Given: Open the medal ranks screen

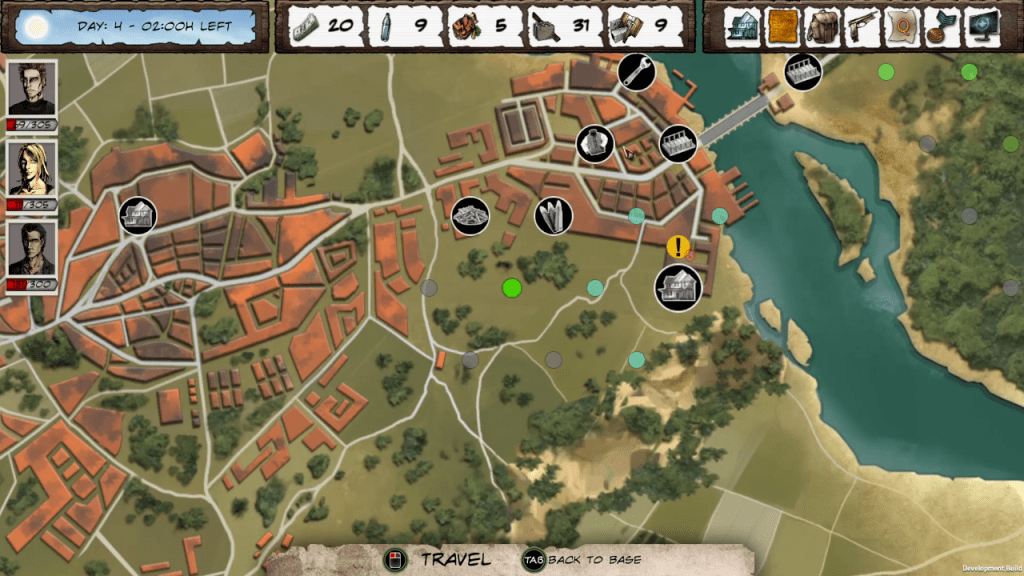Looking at the screenshot, I should 942,26.
